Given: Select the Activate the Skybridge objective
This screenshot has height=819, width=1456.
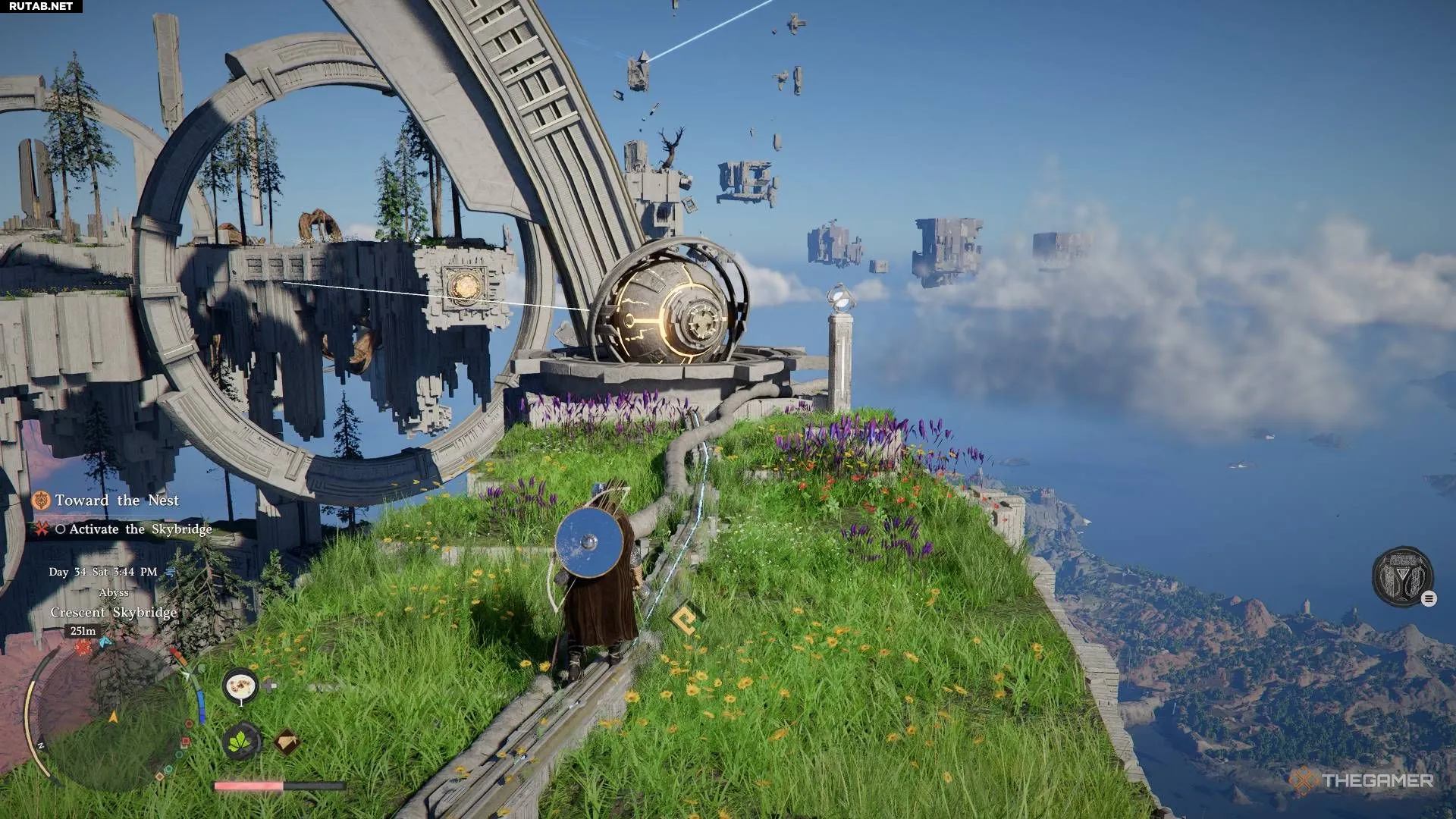Looking at the screenshot, I should click(x=140, y=529).
